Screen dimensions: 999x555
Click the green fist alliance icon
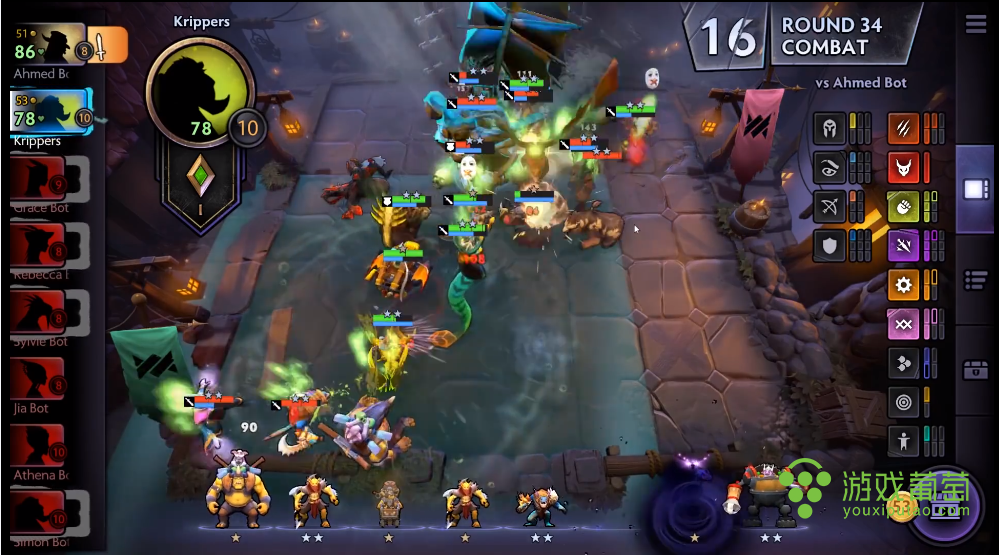click(903, 206)
